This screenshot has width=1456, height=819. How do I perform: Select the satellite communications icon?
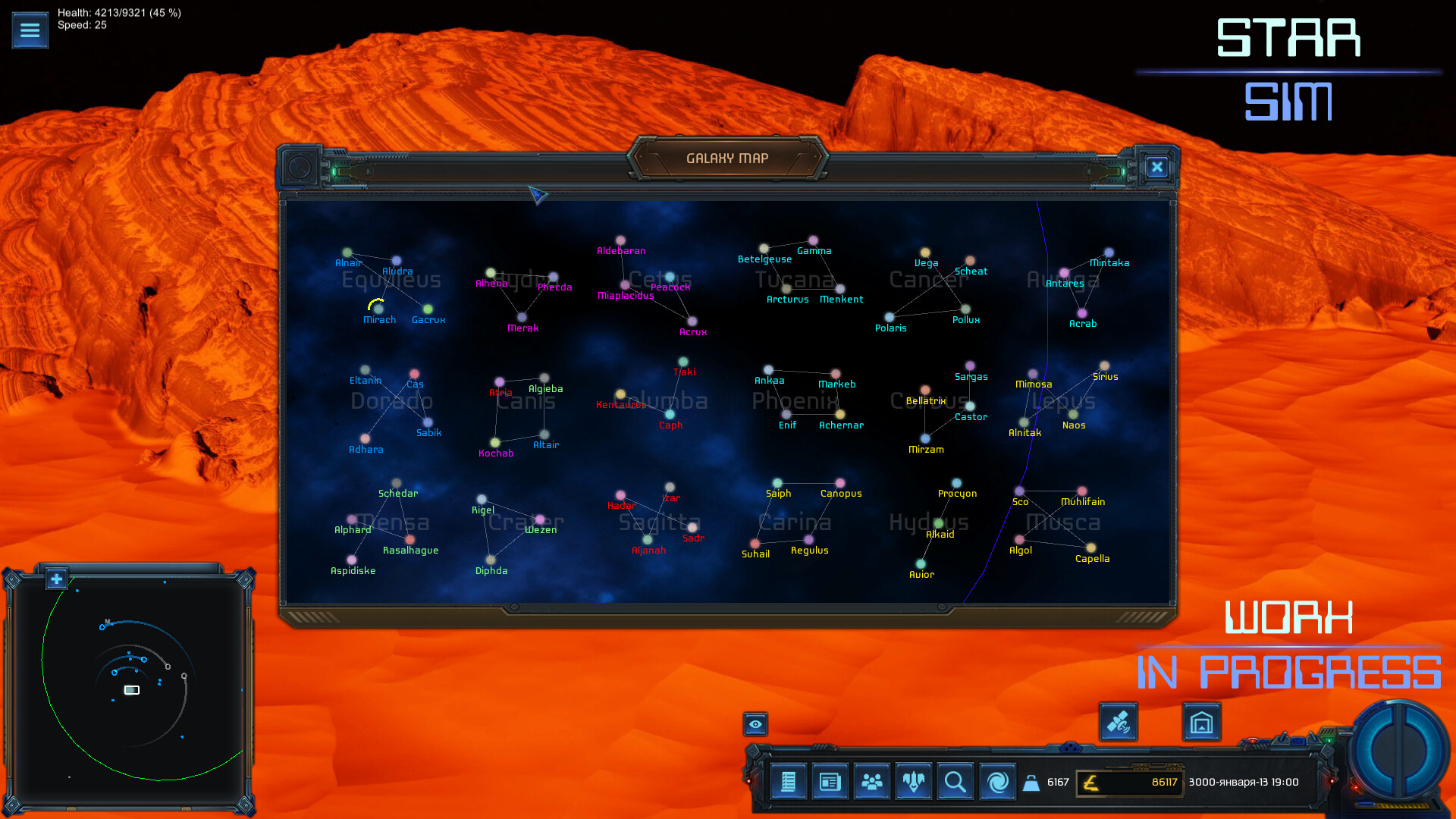pyautogui.click(x=1119, y=723)
